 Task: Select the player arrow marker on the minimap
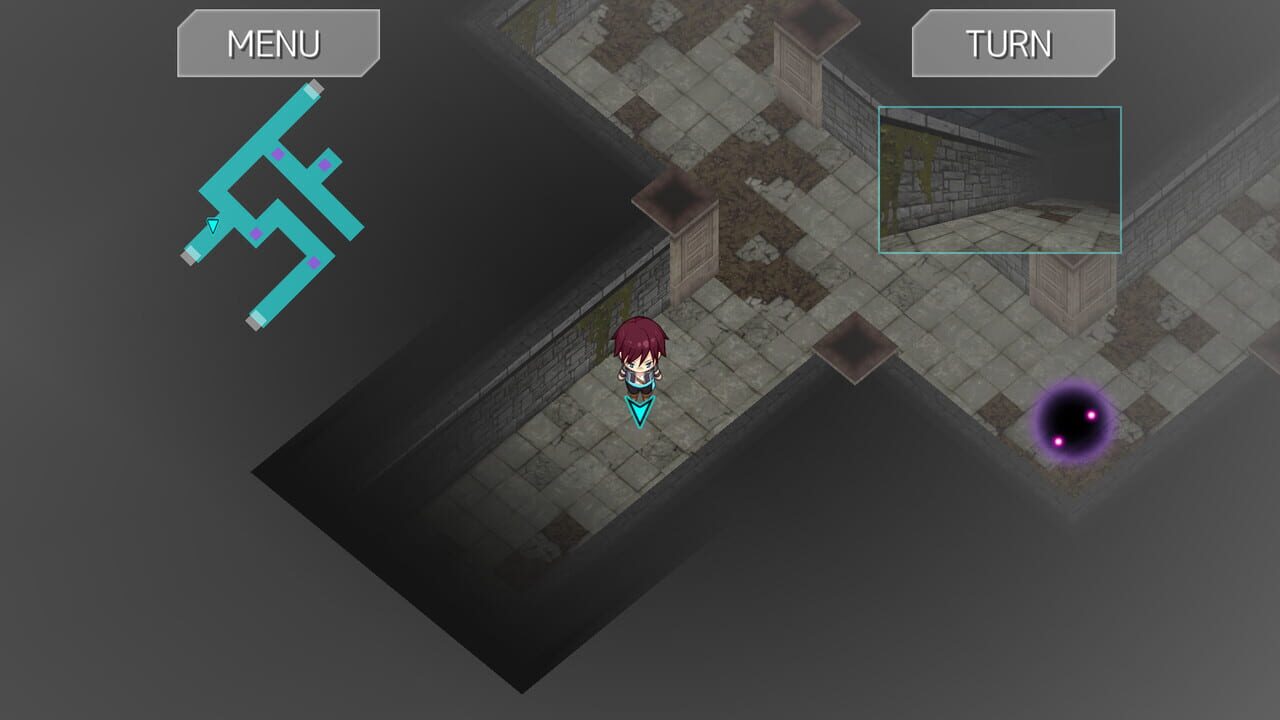[x=211, y=224]
